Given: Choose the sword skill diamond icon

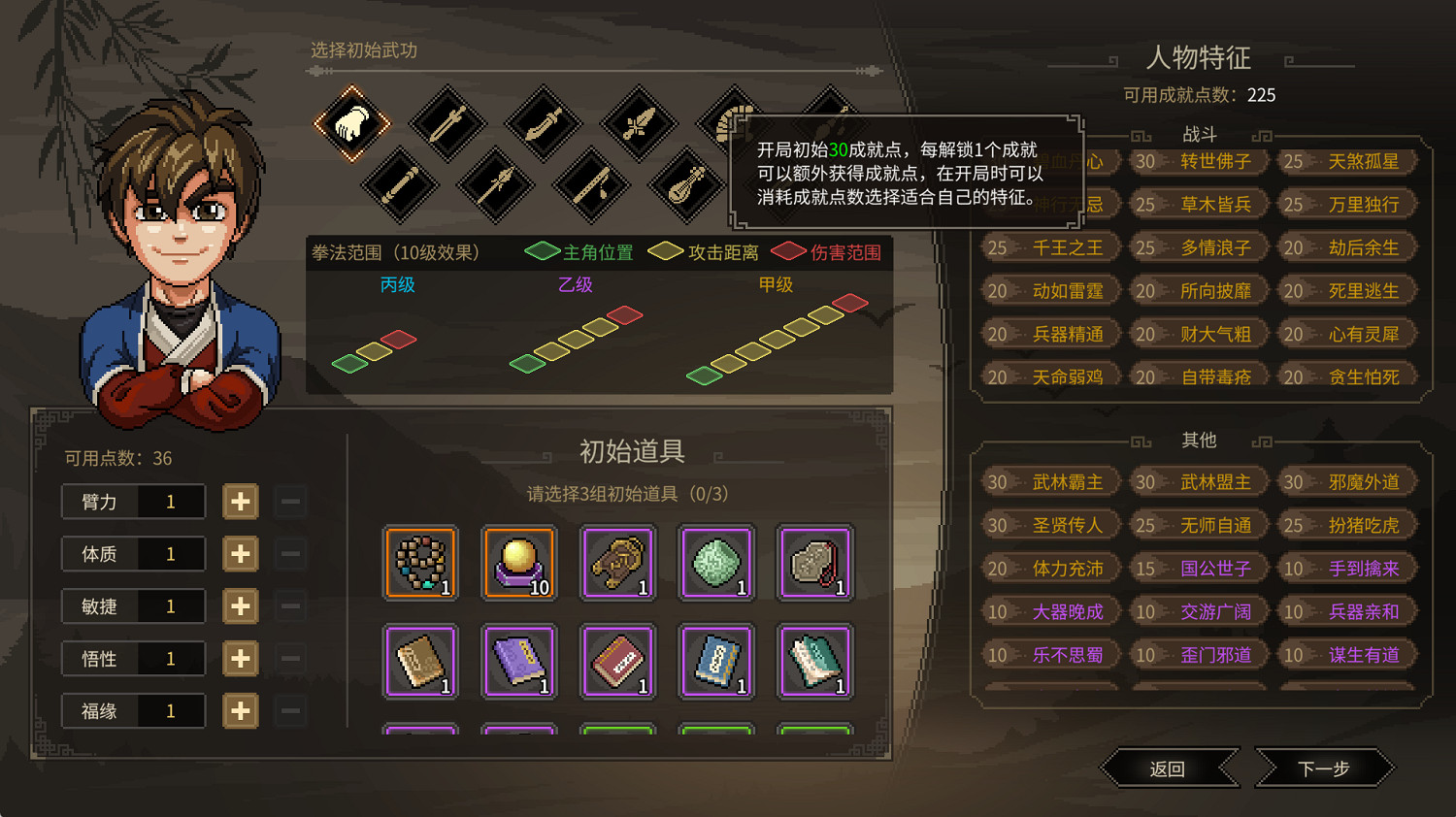Looking at the screenshot, I should point(448,123).
